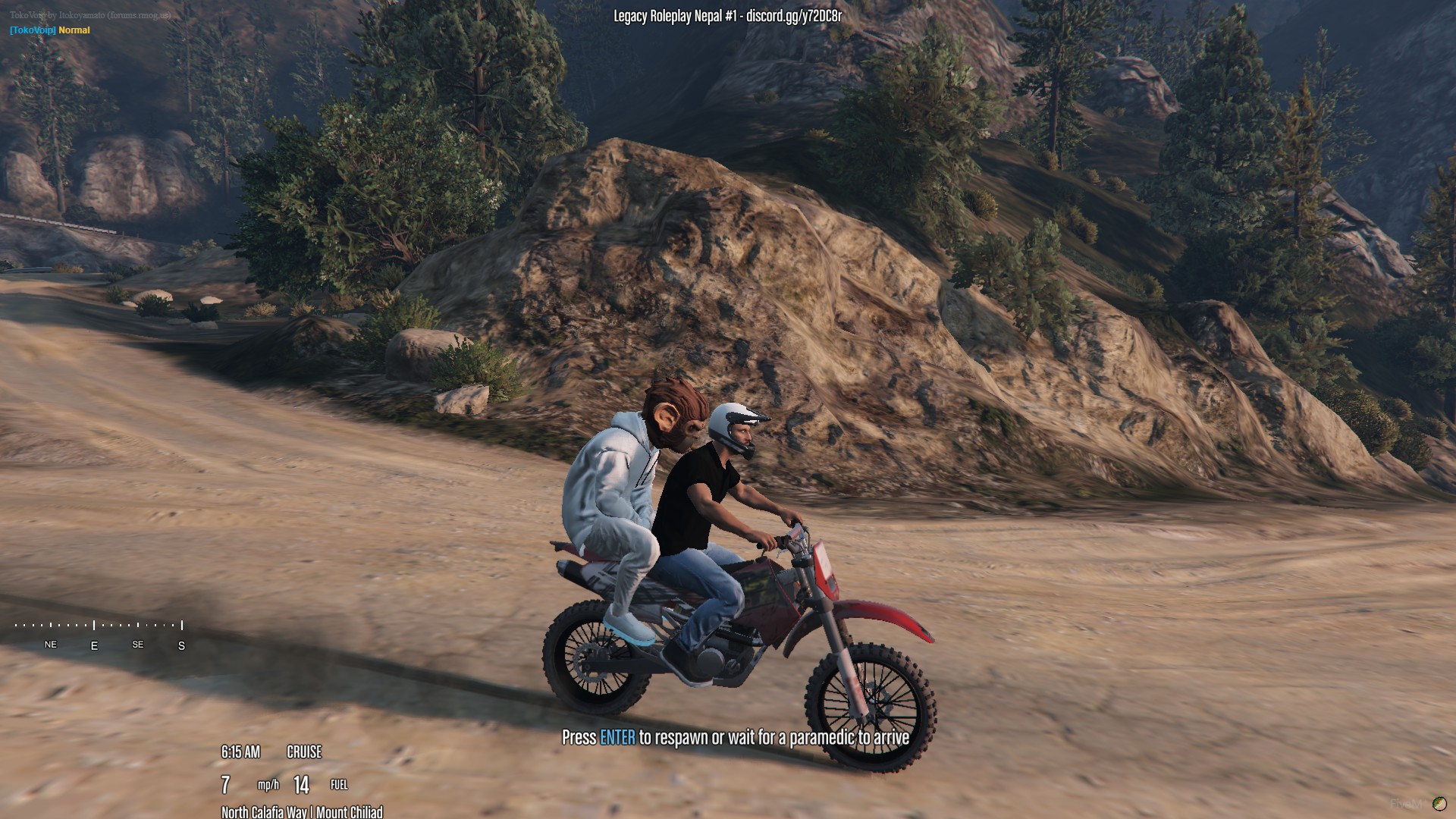Screen dimensions: 1456x819
Task: Click the FiveM taco logo icon
Action: tap(1439, 804)
